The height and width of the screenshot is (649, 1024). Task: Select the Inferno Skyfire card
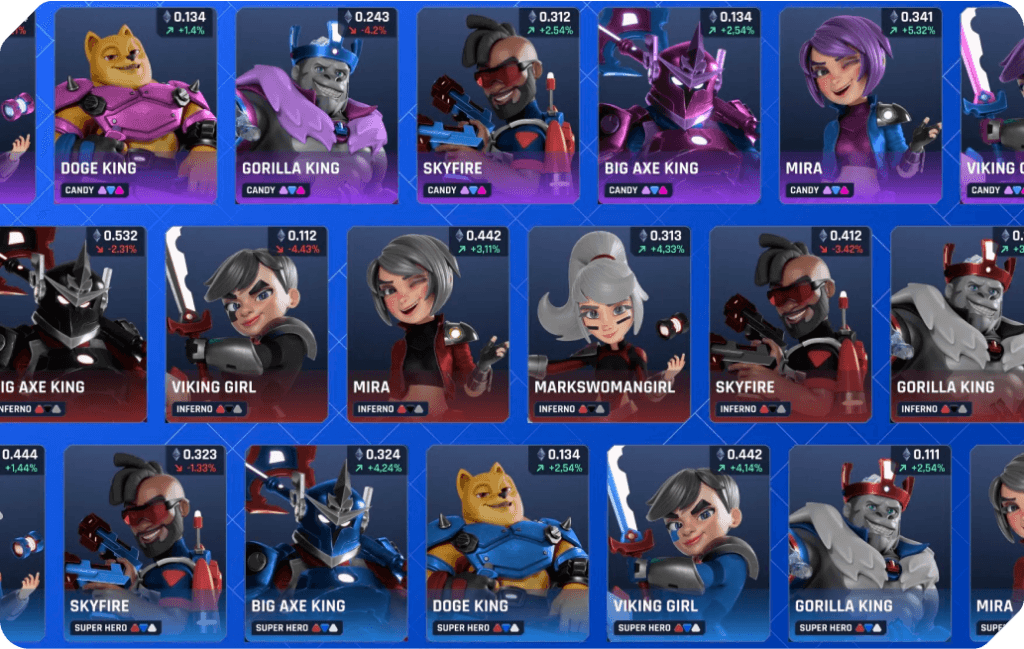tap(790, 324)
